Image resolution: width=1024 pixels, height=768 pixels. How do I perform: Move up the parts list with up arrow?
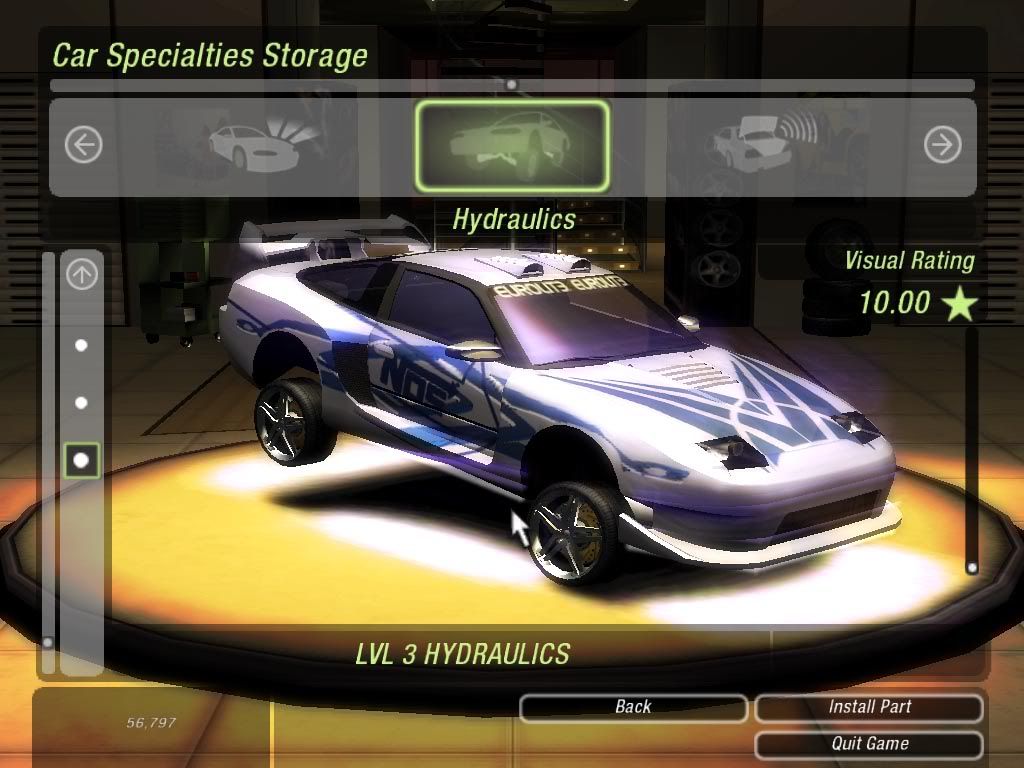(82, 275)
